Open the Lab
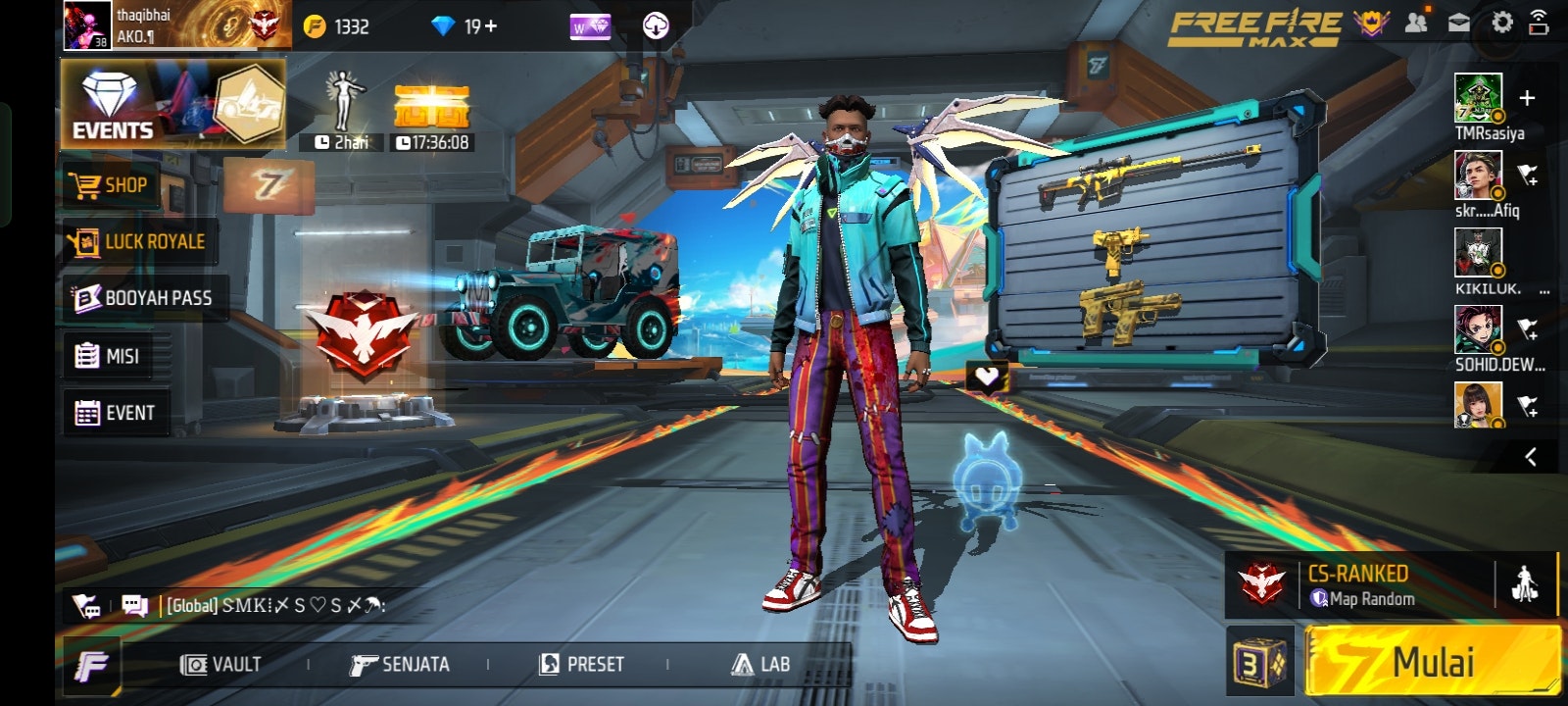The image size is (1568, 706). [x=760, y=665]
